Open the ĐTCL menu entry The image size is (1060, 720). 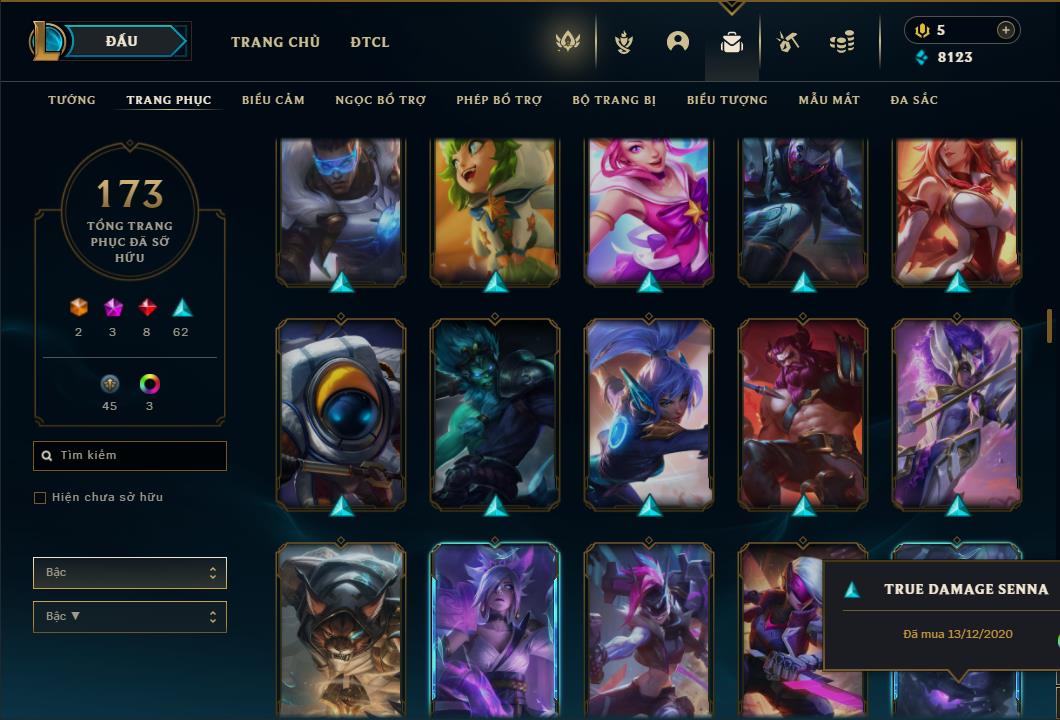[x=370, y=42]
